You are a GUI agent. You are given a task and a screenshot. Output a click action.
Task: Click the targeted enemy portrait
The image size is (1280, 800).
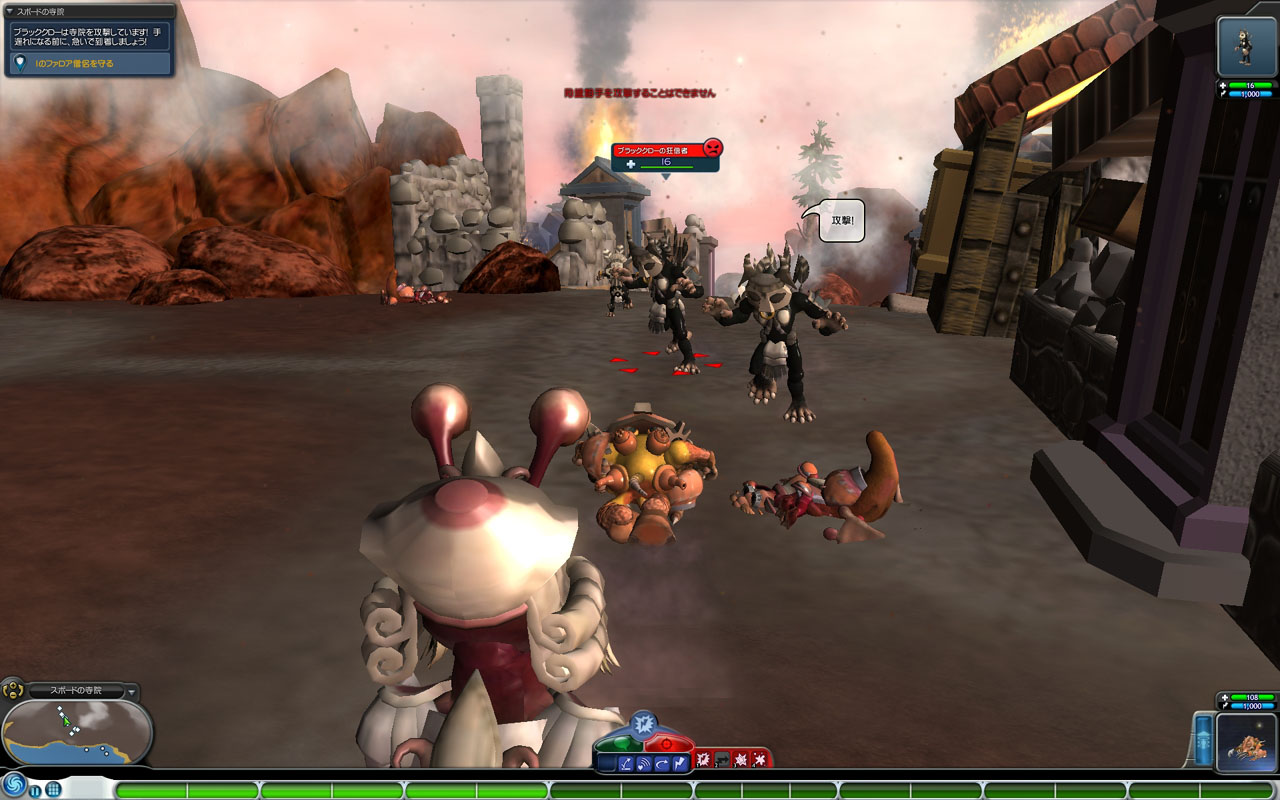pos(1246,46)
